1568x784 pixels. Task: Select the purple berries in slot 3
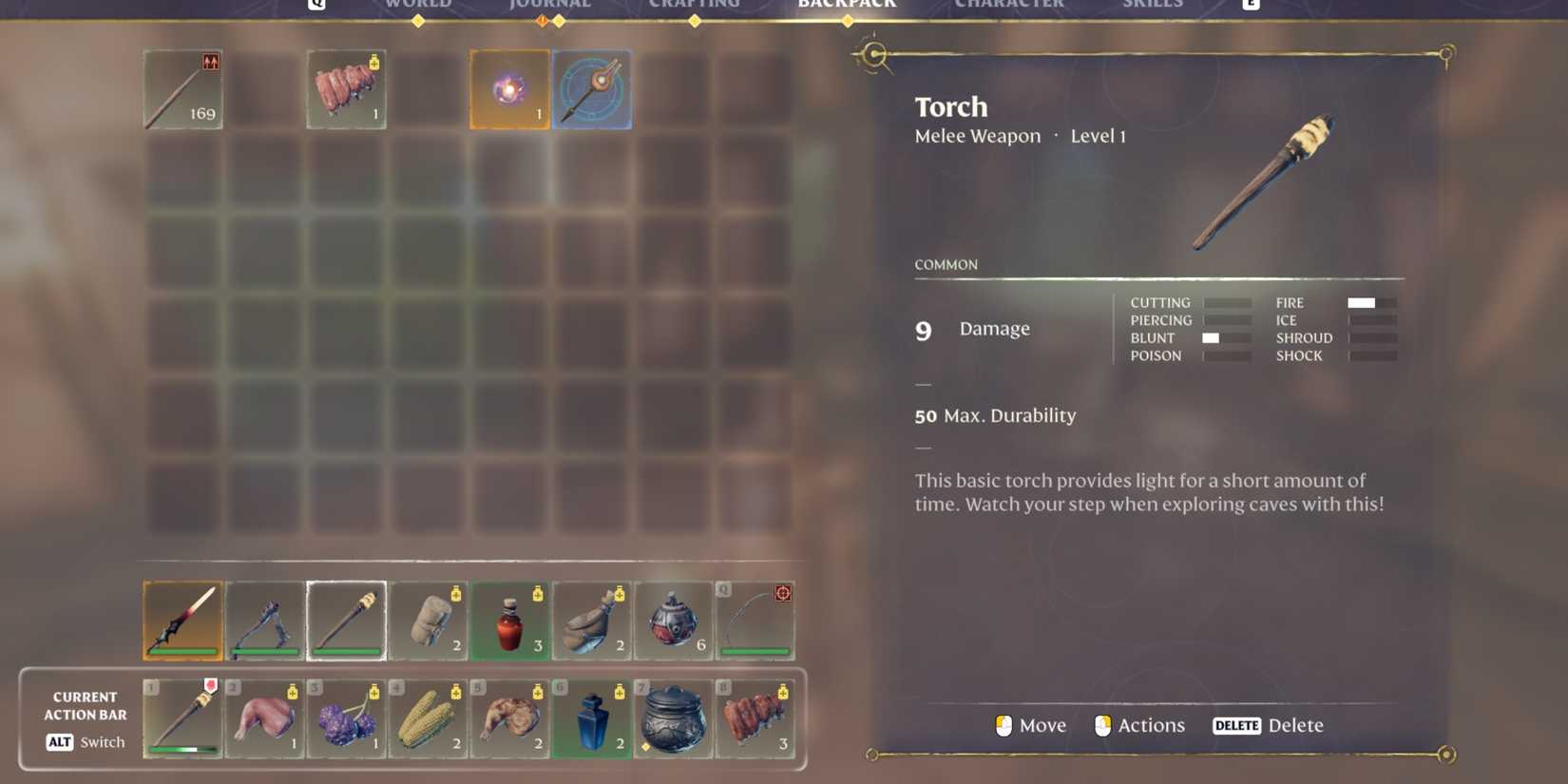tap(346, 719)
